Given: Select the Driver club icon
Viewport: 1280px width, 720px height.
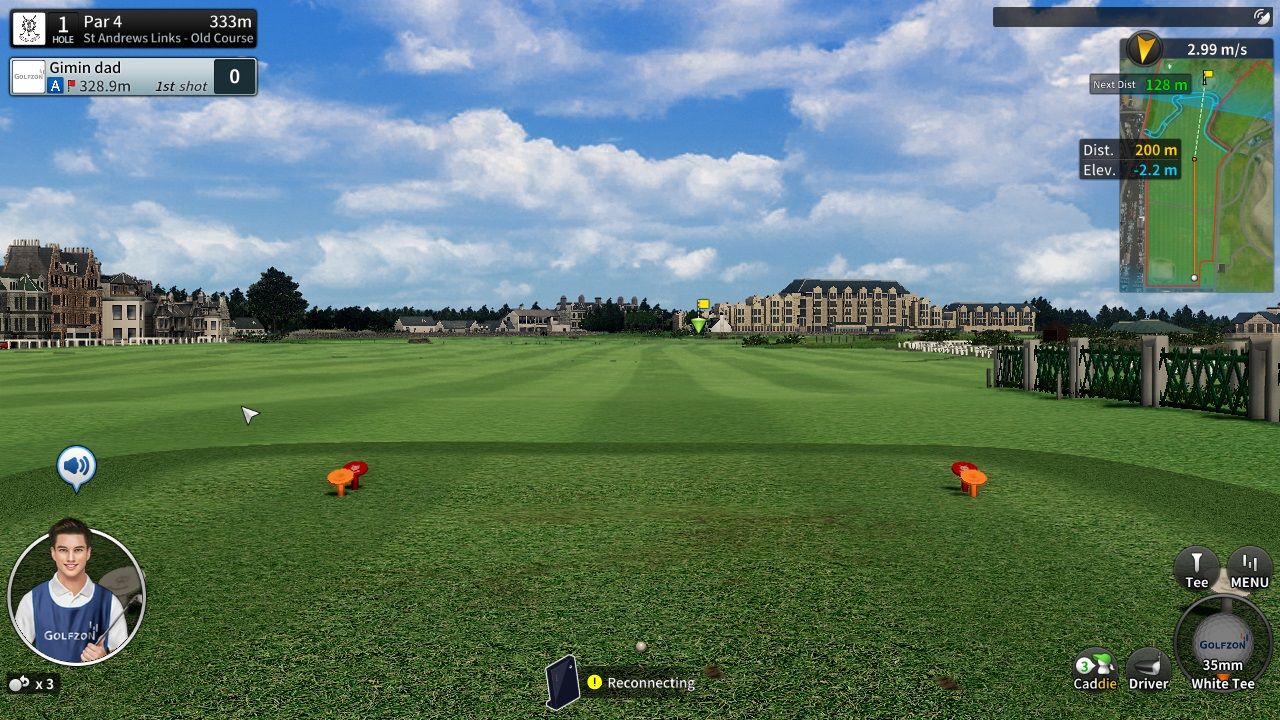Looking at the screenshot, I should (x=1148, y=663).
